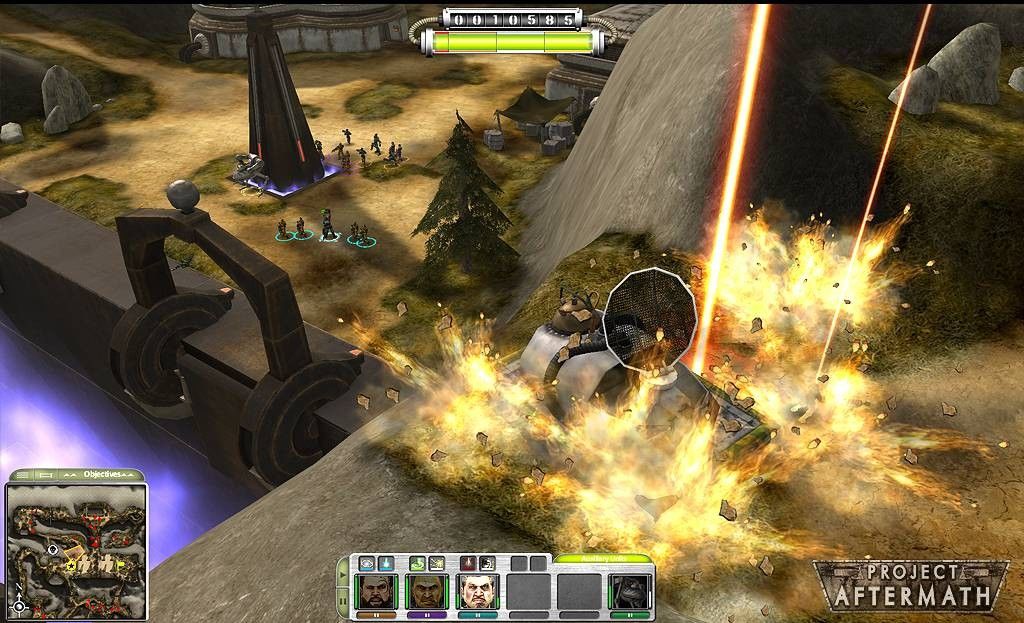The image size is (1024, 623).
Task: Select the grey-haired third hero portrait
Action: coord(477,591)
